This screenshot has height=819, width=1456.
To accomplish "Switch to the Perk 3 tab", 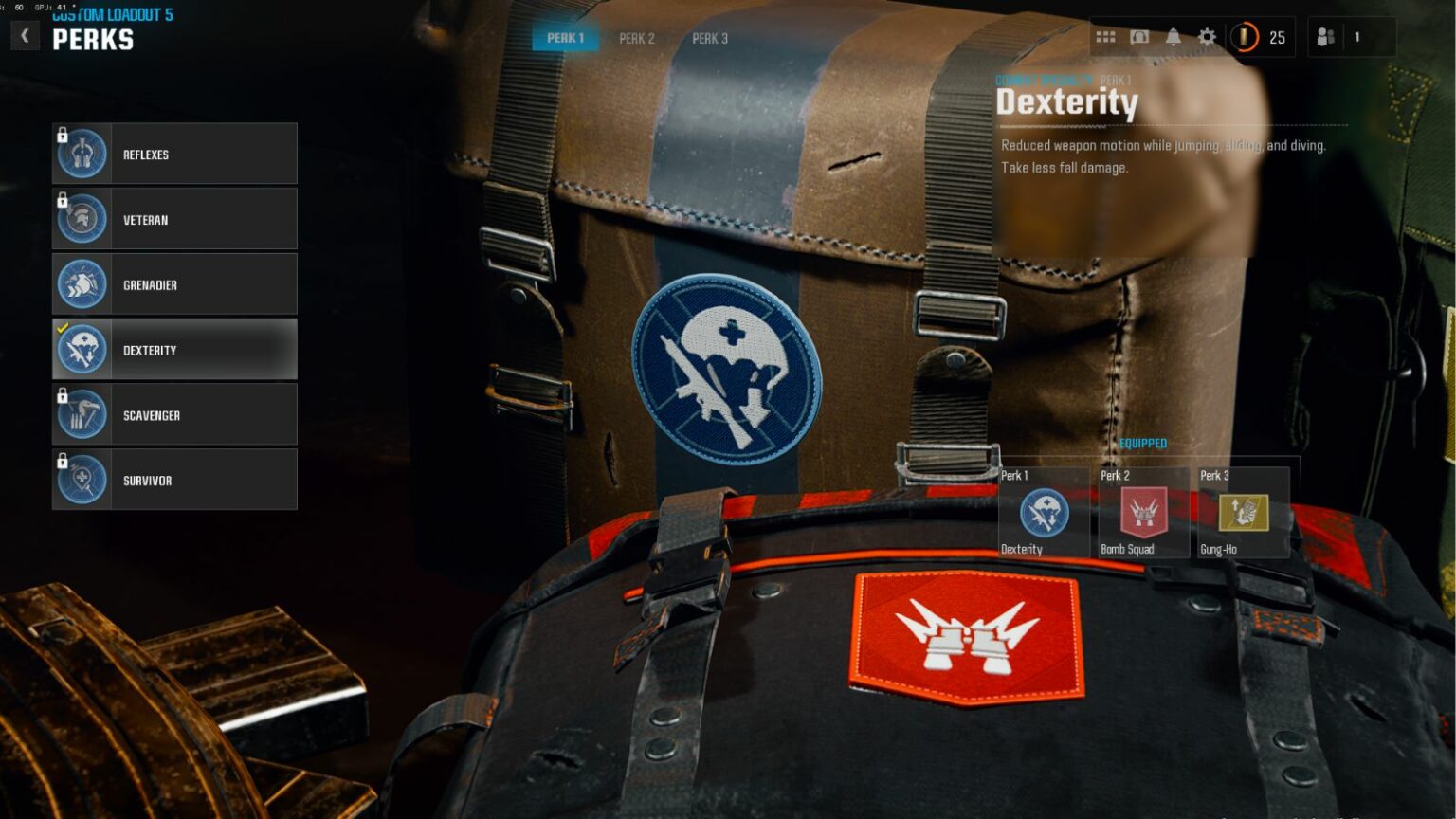I will click(x=710, y=39).
